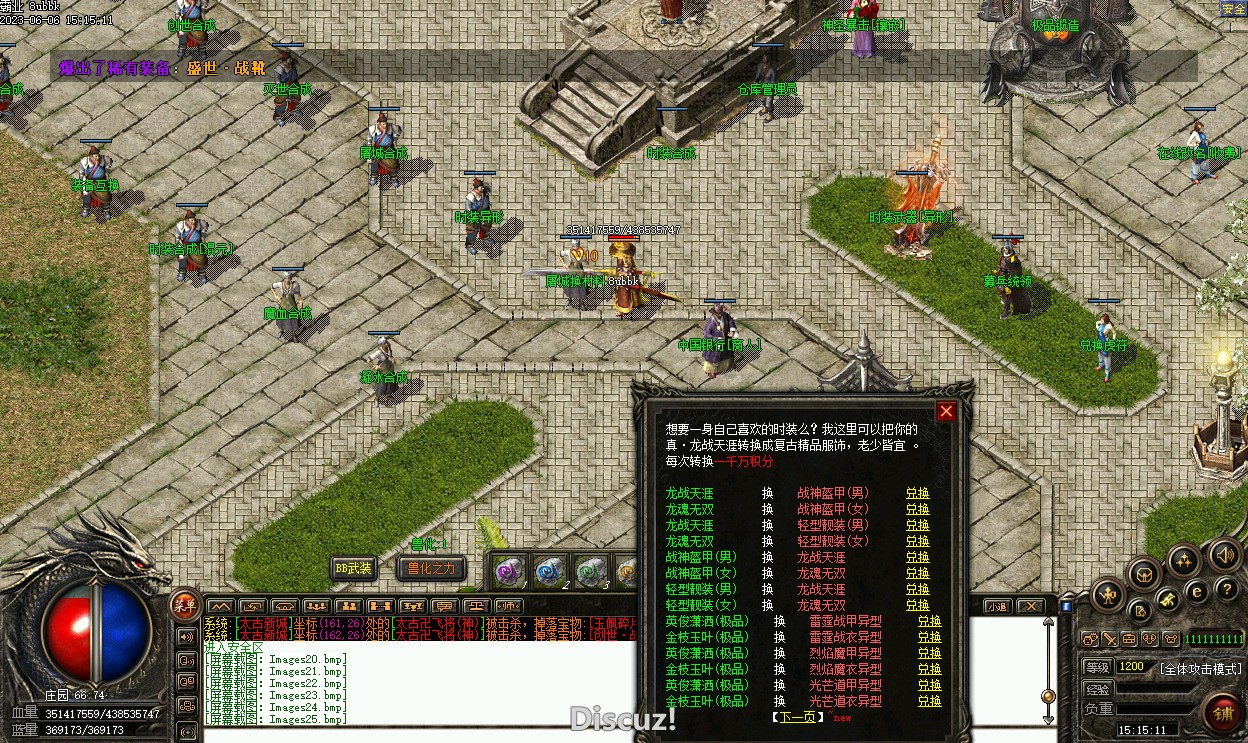Use the blue spiral stone in slot 2

click(x=550, y=571)
